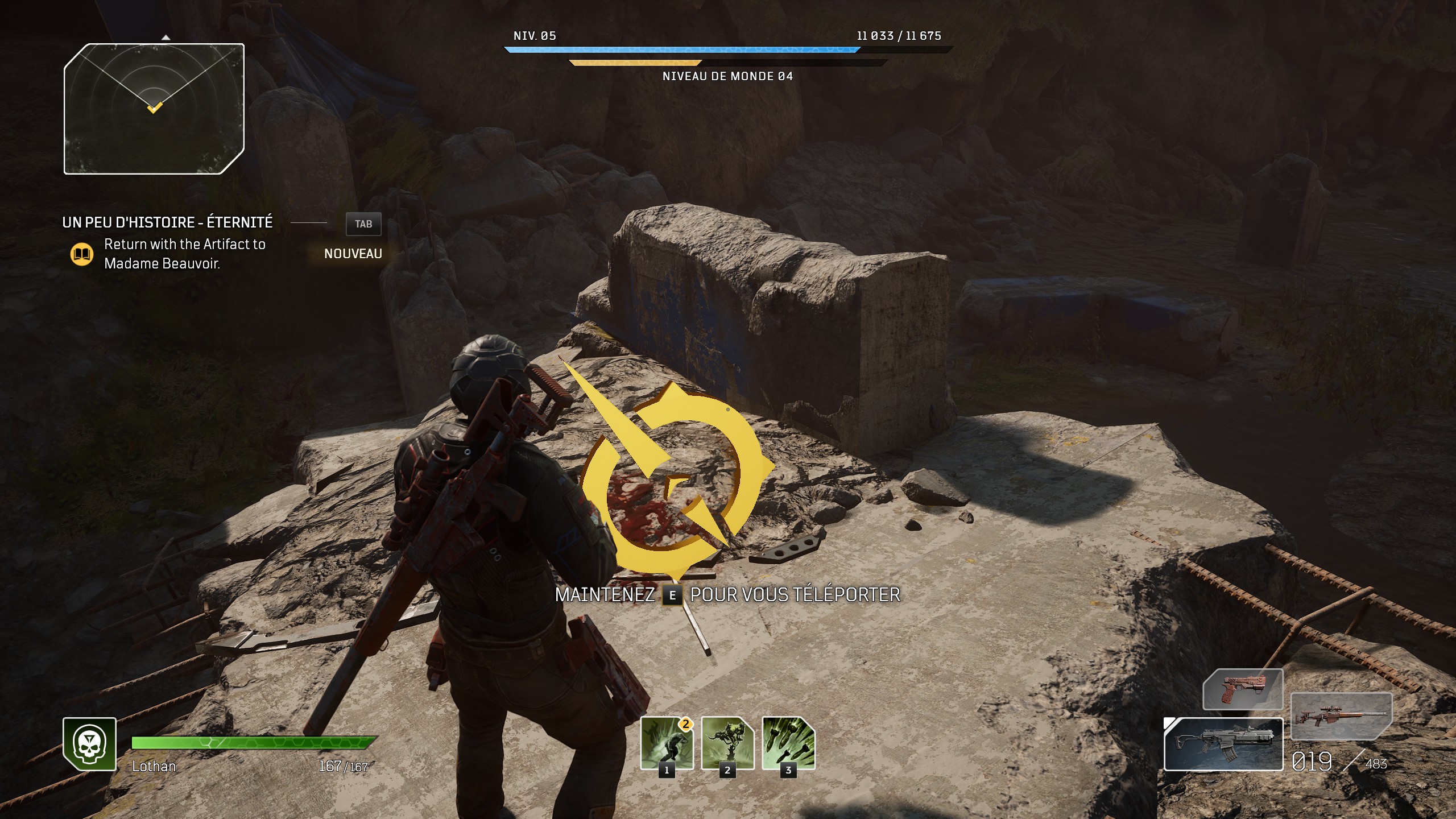Select the Un Peu d'Histoire quest tracker
The image size is (1456, 819).
point(167,222)
